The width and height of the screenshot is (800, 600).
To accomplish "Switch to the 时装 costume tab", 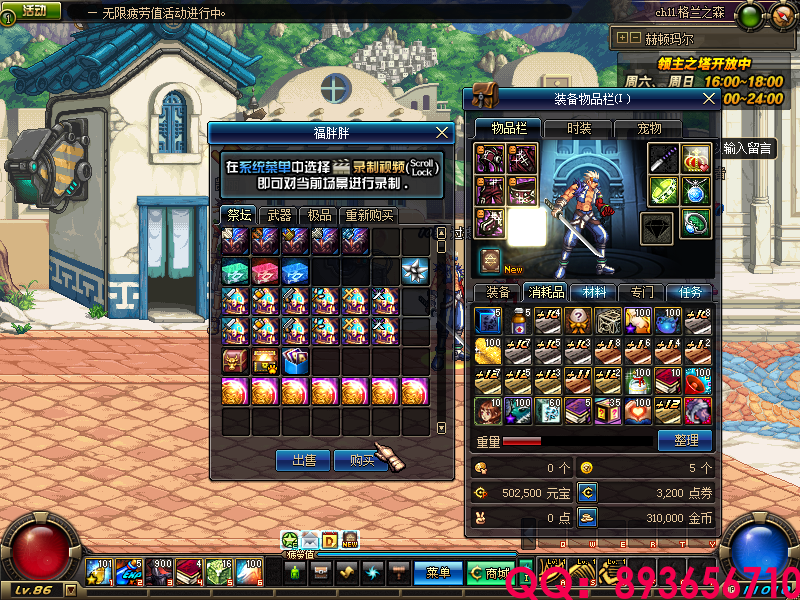I will click(x=579, y=128).
